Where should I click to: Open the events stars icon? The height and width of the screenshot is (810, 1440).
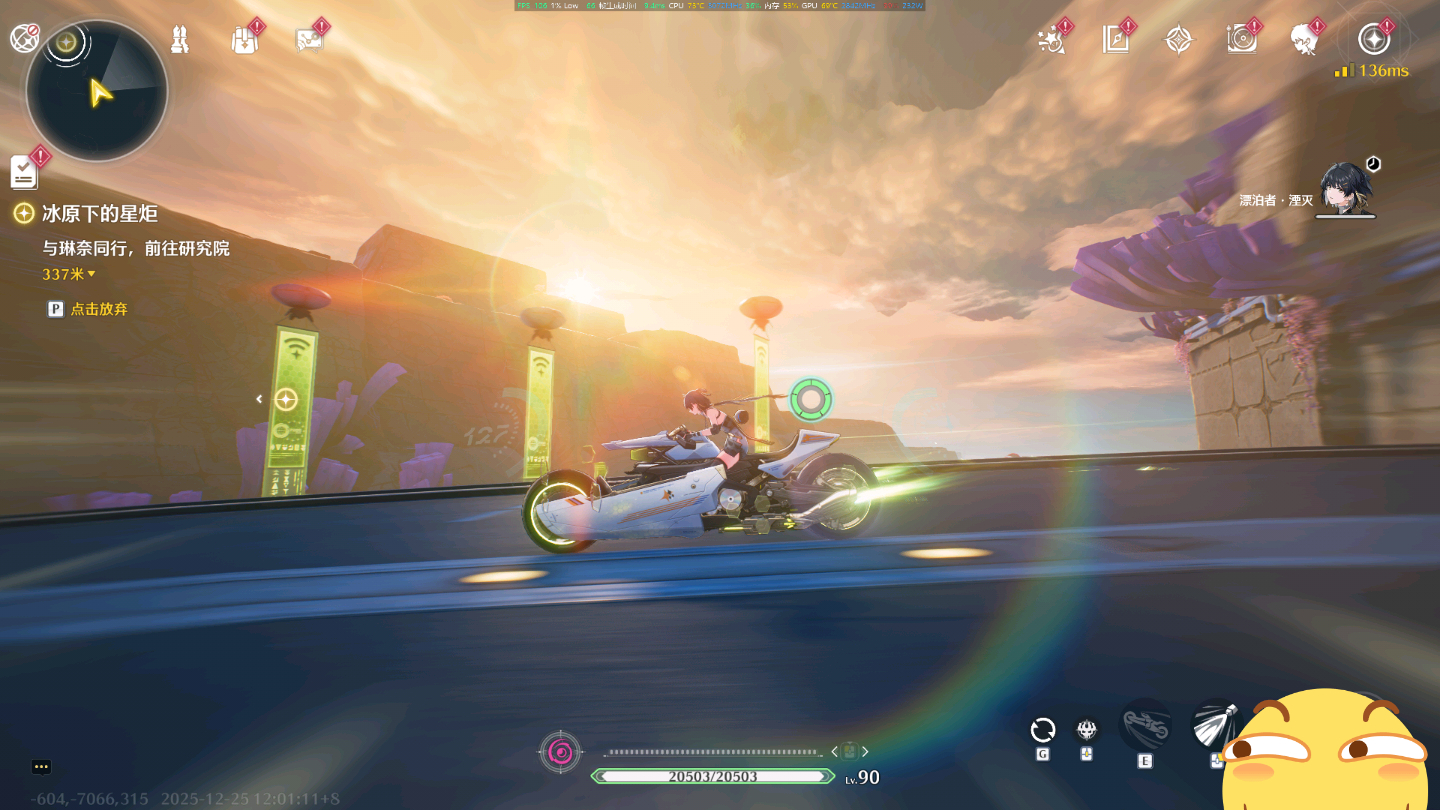tap(1052, 40)
